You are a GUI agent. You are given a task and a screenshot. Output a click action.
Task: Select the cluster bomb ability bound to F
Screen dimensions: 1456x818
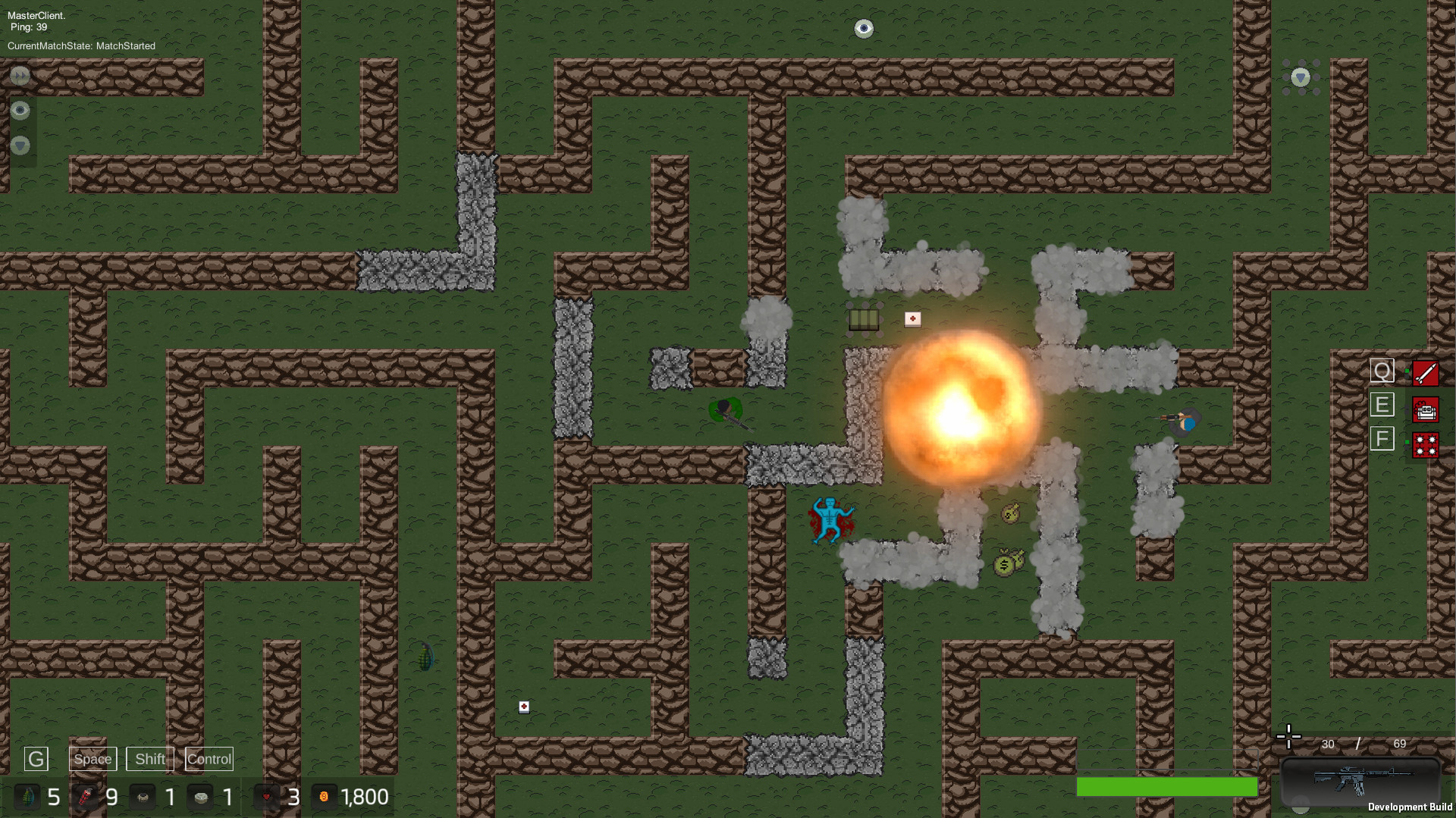[x=1426, y=445]
